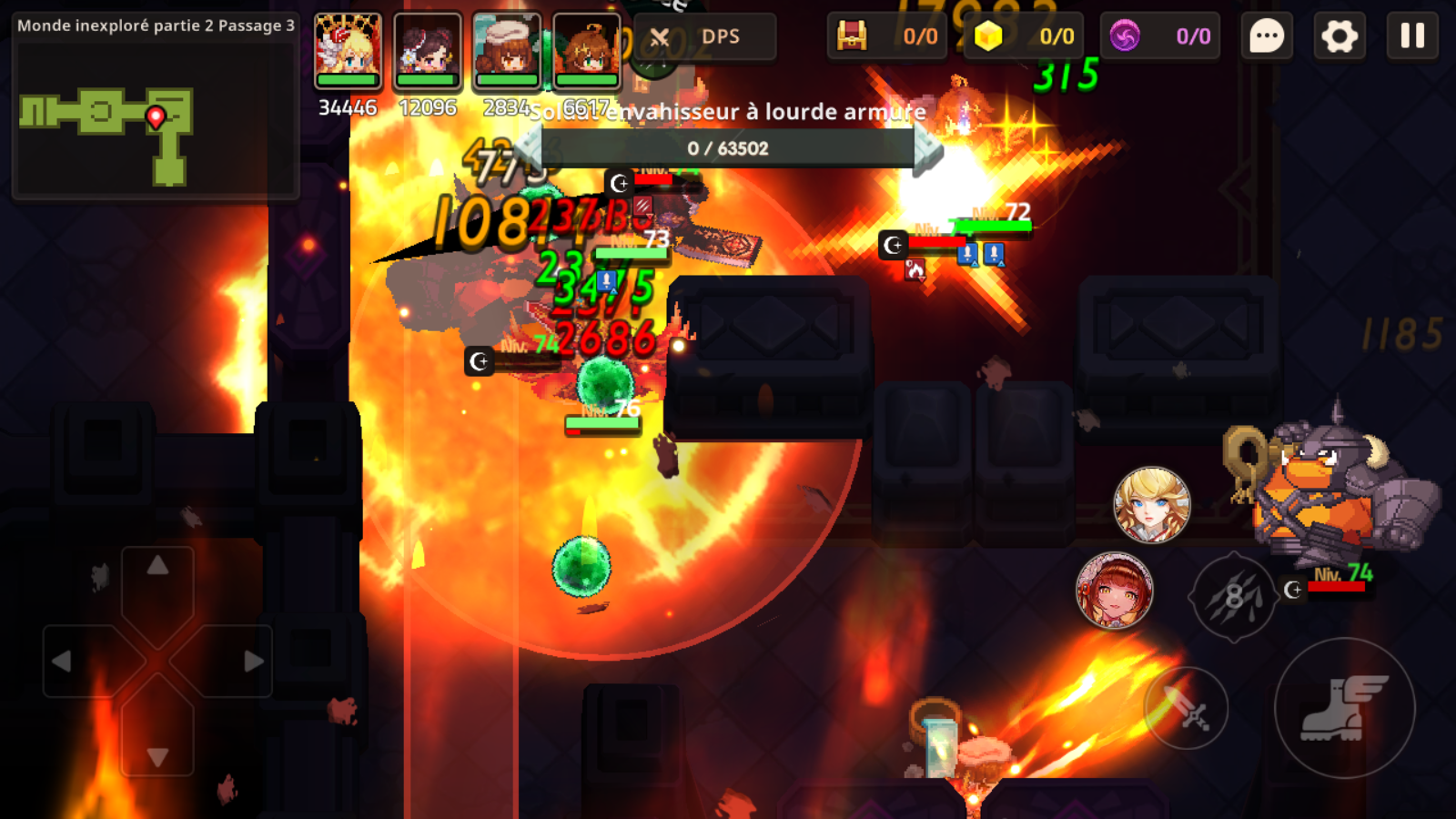Tap the d-pad down arrow

tap(157, 756)
